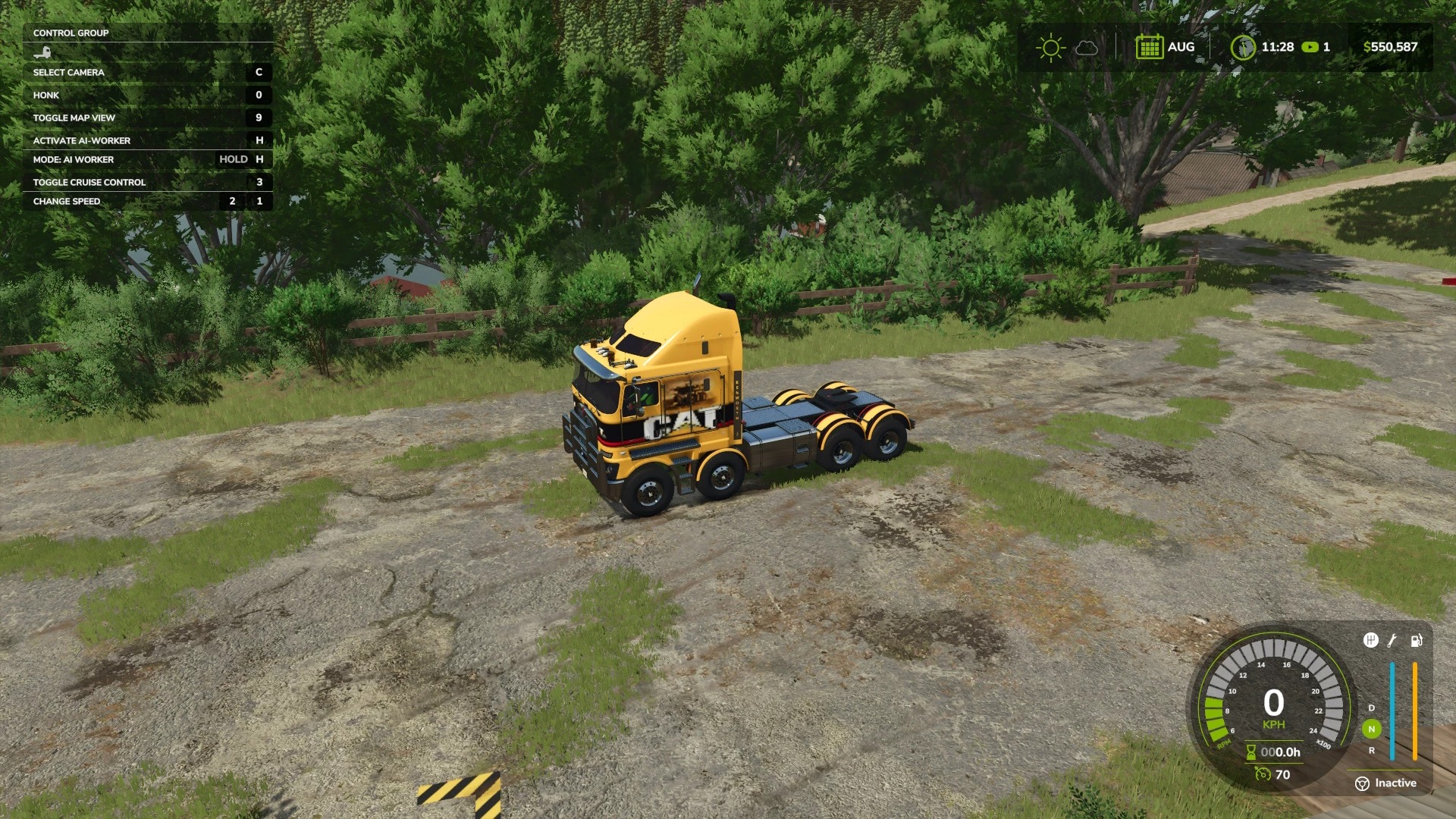Click the wrench maintenance icon
Viewport: 1456px width, 819px height.
[x=1392, y=641]
